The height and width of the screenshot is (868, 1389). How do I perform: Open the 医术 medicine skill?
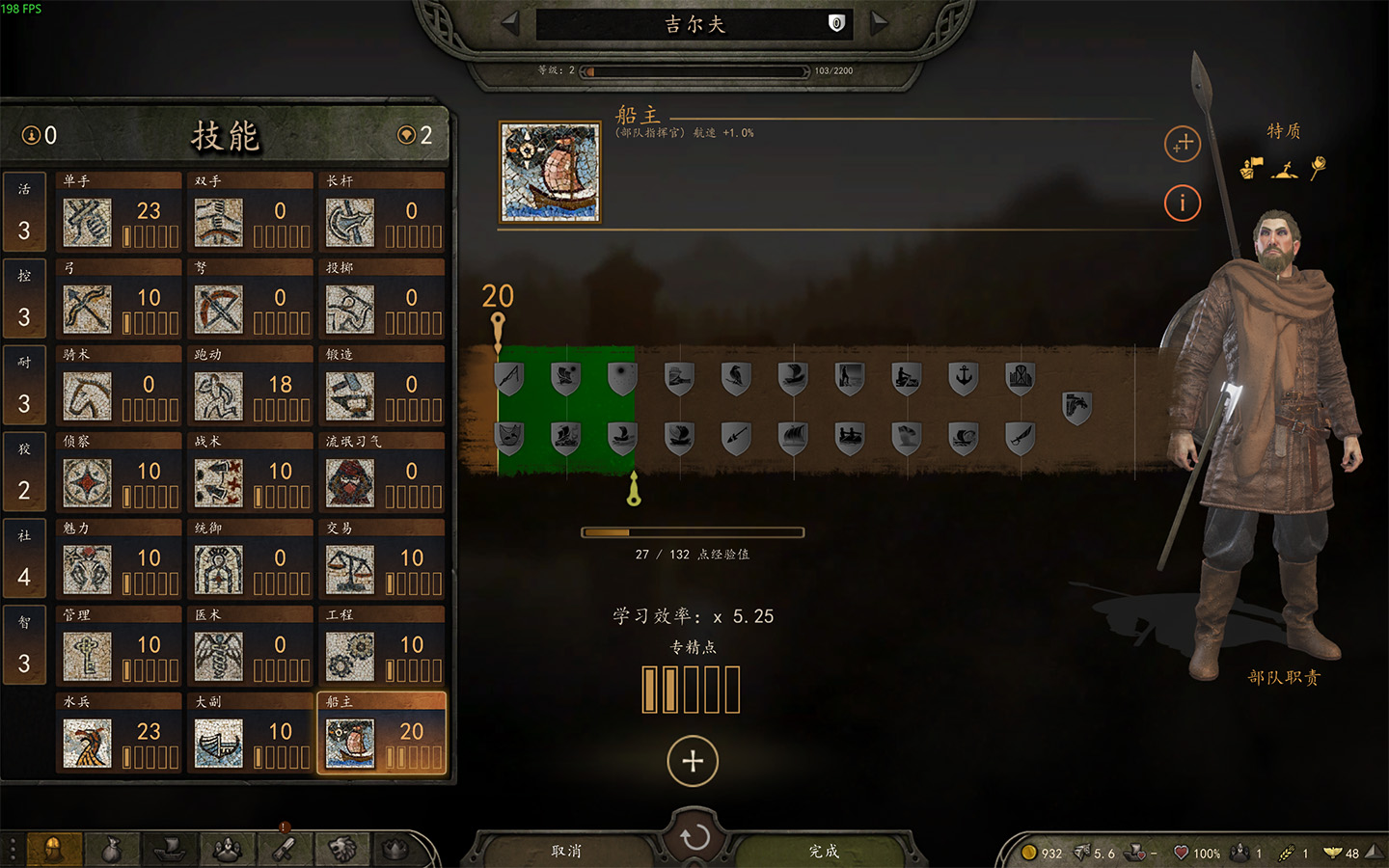[x=251, y=647]
